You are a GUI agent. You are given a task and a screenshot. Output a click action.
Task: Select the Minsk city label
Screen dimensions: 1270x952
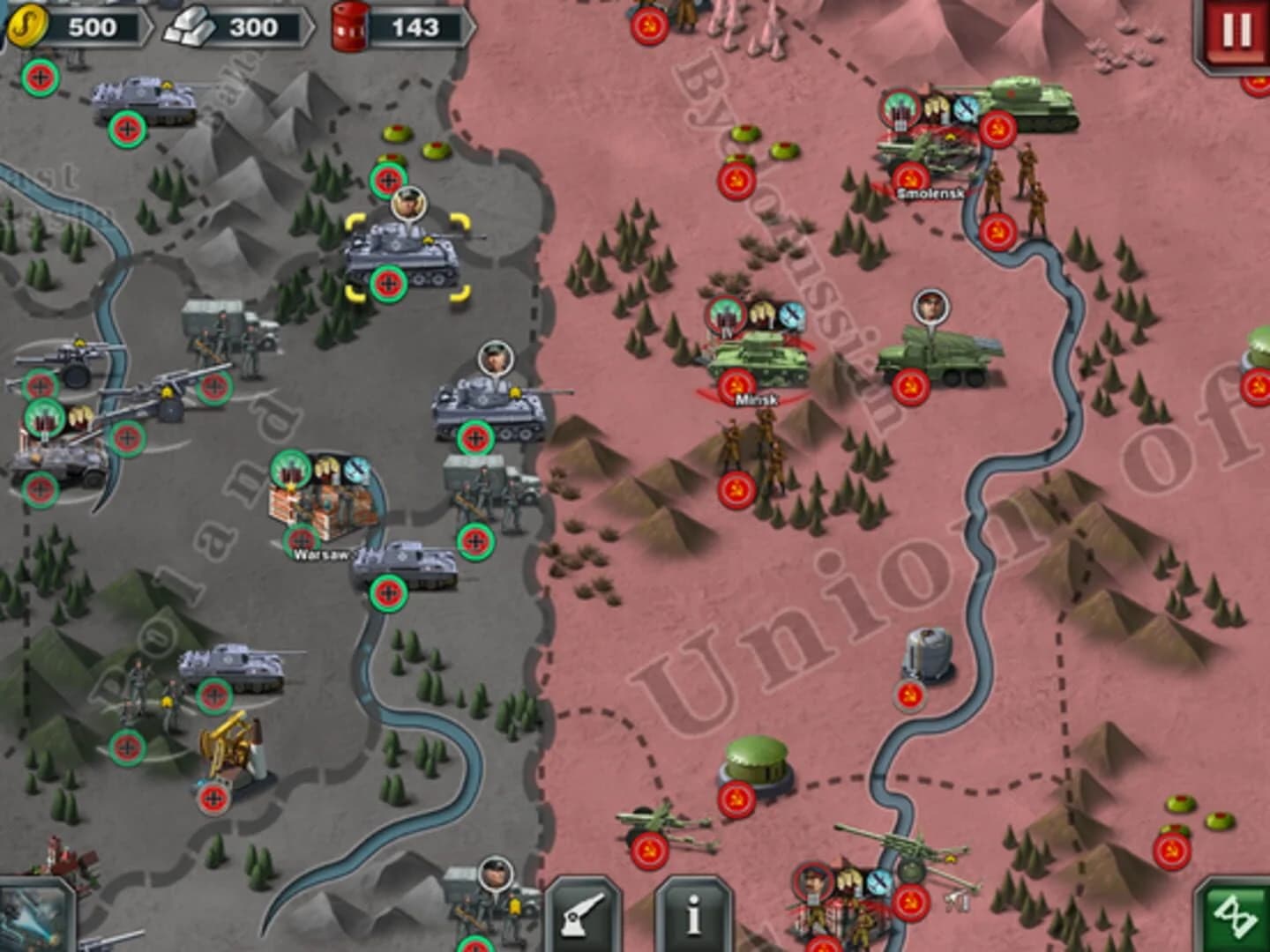(757, 398)
